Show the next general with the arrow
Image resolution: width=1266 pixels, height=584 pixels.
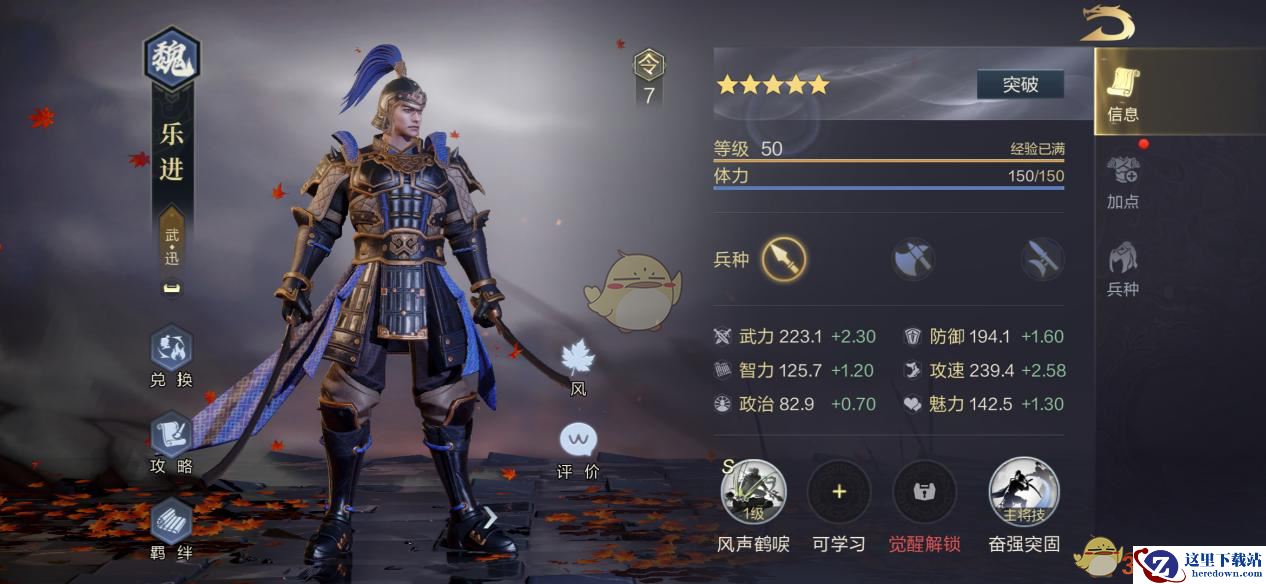click(x=490, y=517)
